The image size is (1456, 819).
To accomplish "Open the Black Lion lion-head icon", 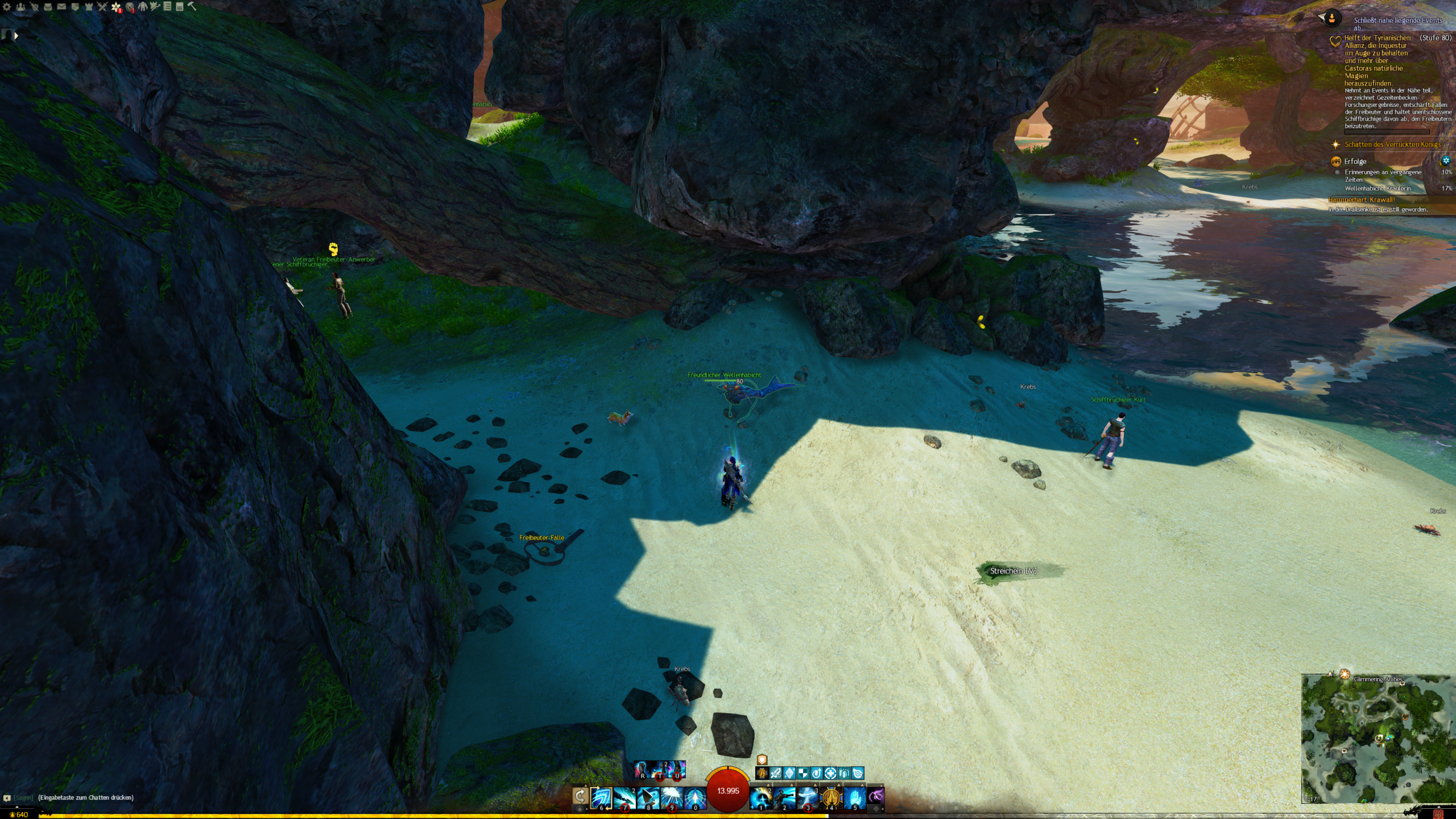I will pos(130,7).
